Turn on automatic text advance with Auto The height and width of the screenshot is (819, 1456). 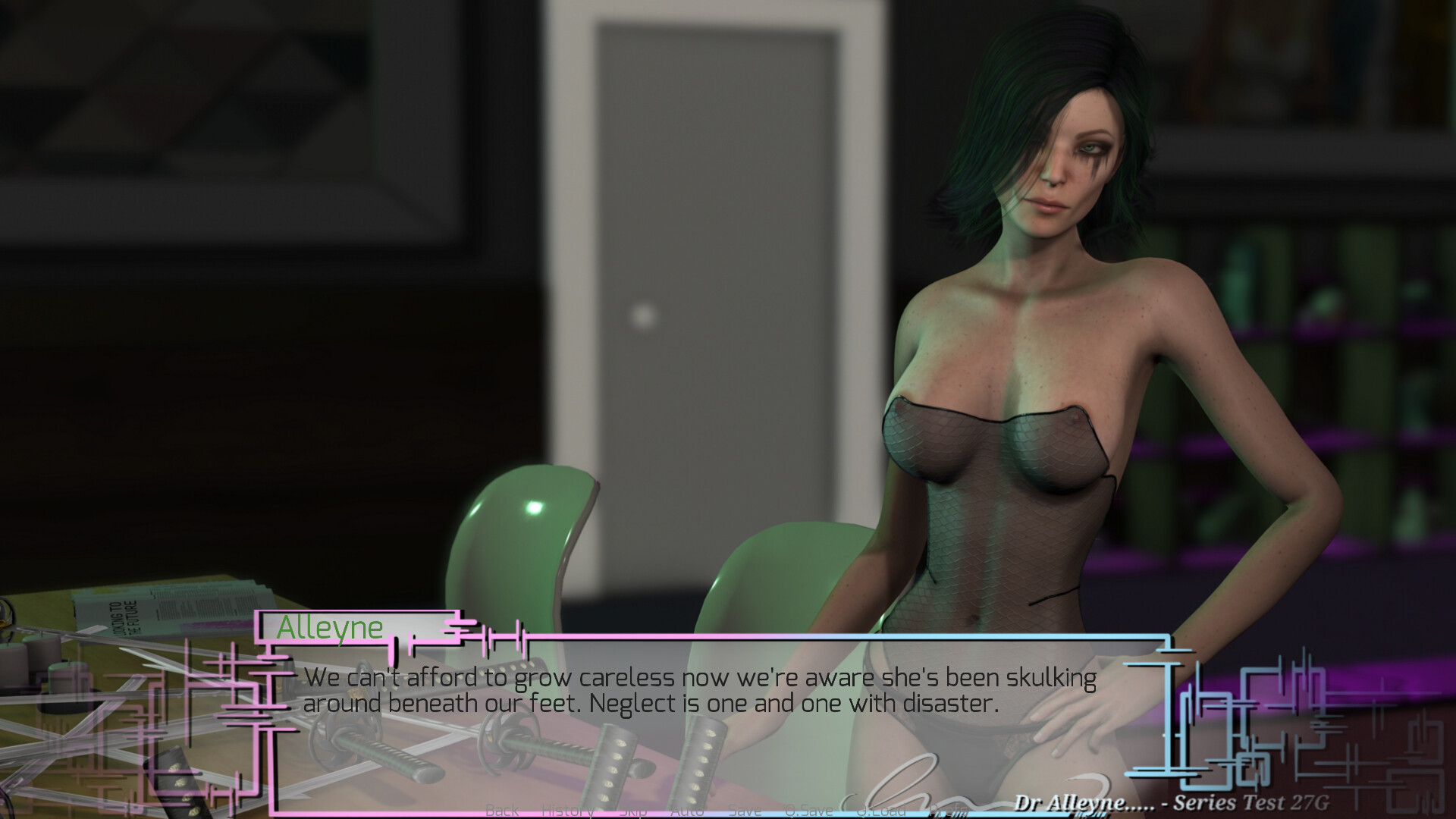[687, 810]
